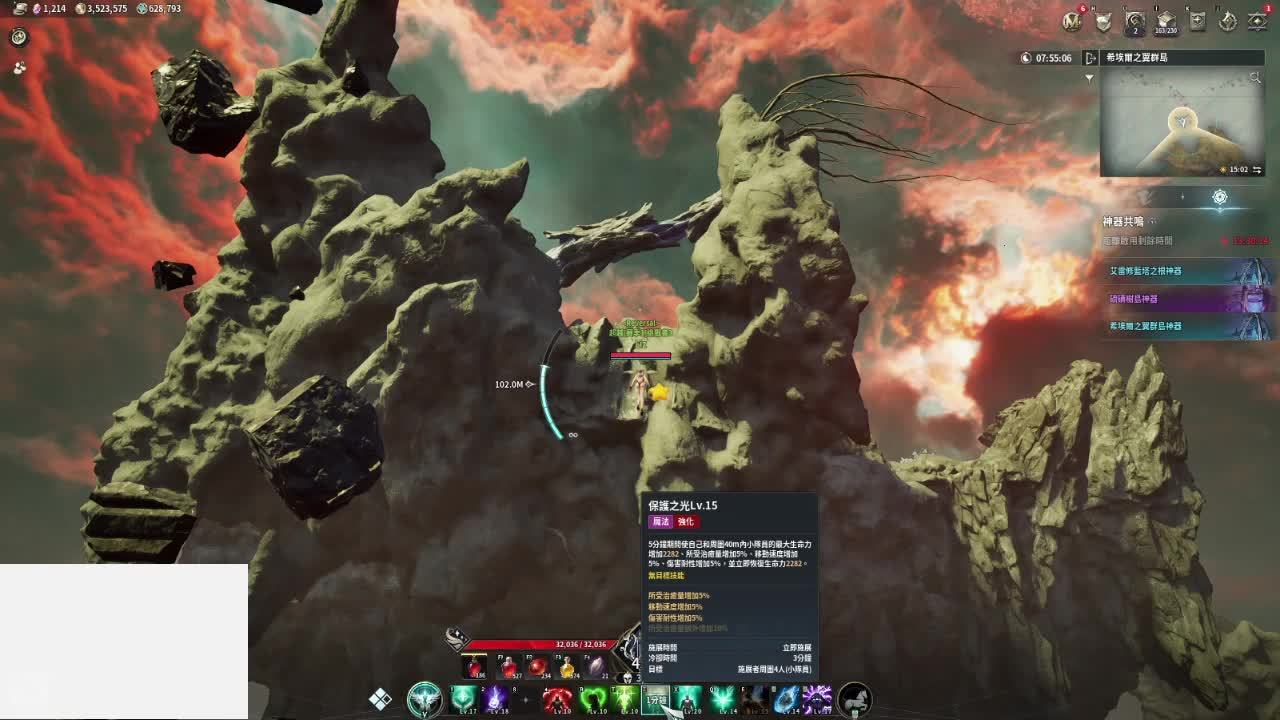Activate the green heart skill
Image resolution: width=1280 pixels, height=720 pixels.
594,698
